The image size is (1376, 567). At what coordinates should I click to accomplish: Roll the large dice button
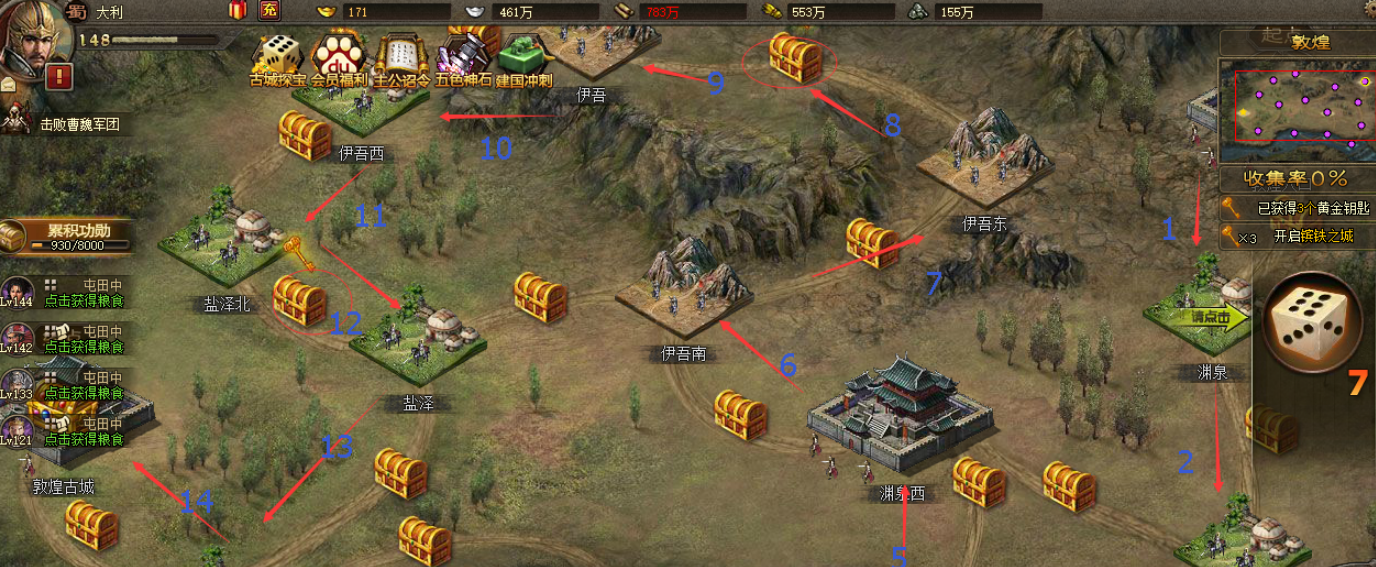point(1311,321)
